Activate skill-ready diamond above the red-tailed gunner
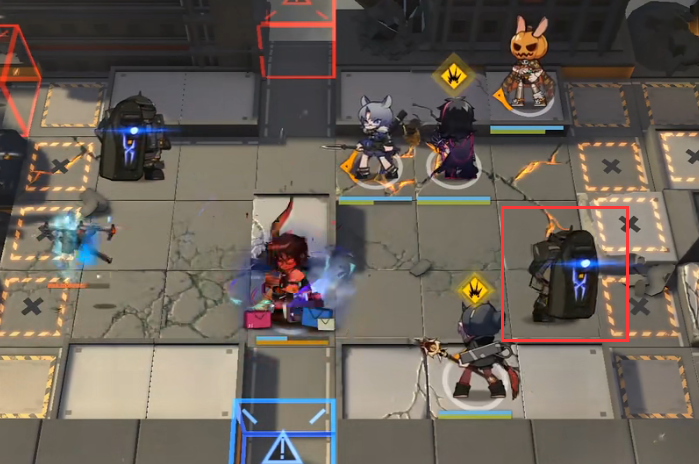This screenshot has height=464, width=699. (x=477, y=291)
